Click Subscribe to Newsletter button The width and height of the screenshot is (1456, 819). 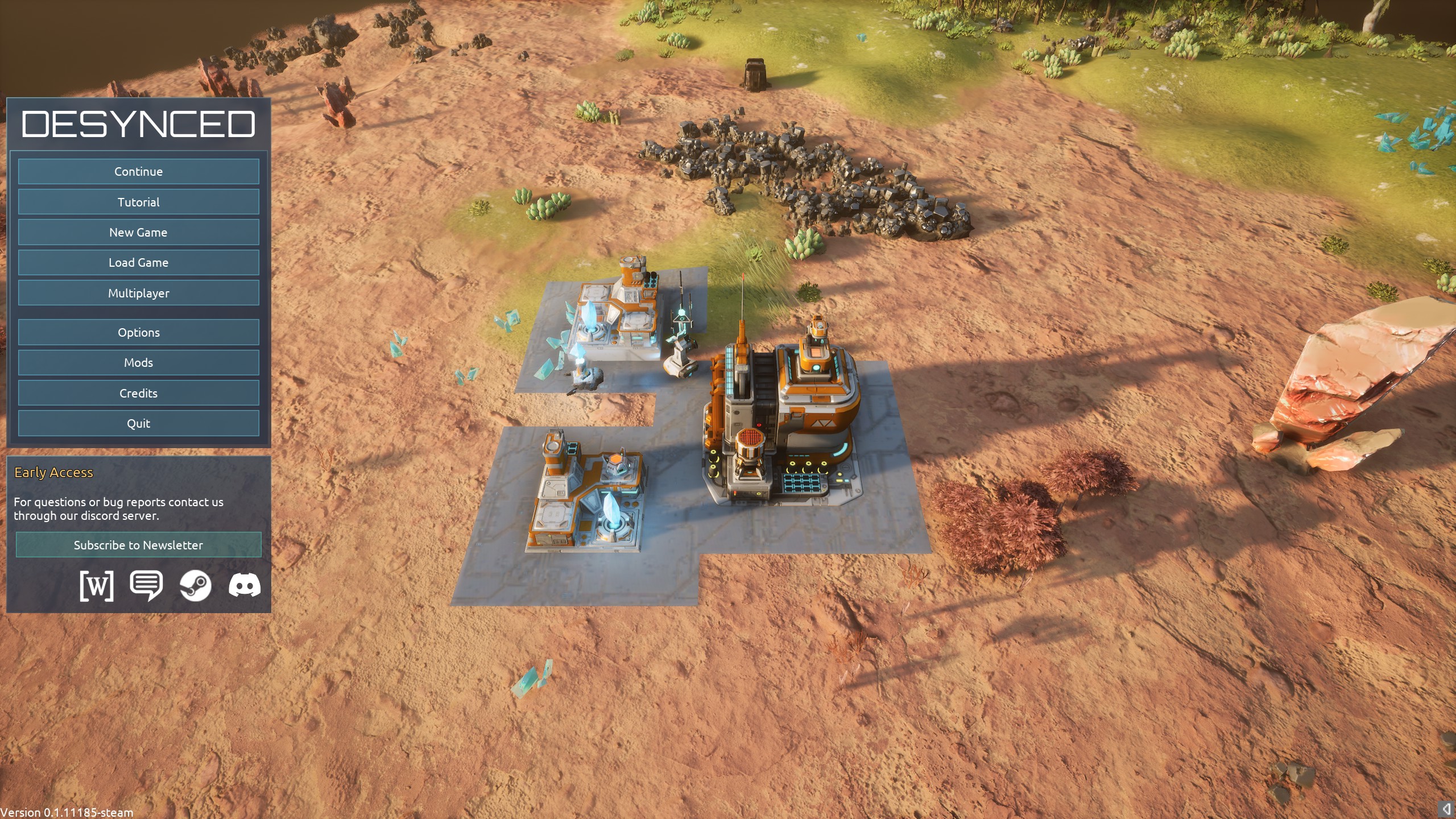138,545
